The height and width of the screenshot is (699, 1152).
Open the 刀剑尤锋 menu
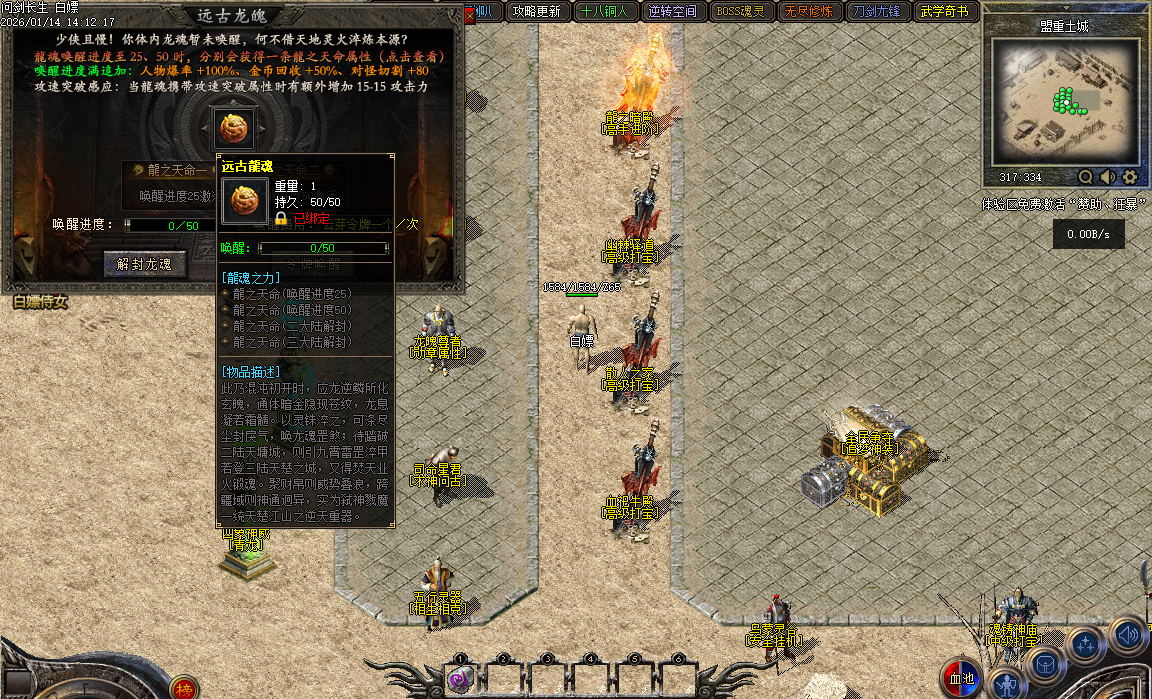click(876, 12)
